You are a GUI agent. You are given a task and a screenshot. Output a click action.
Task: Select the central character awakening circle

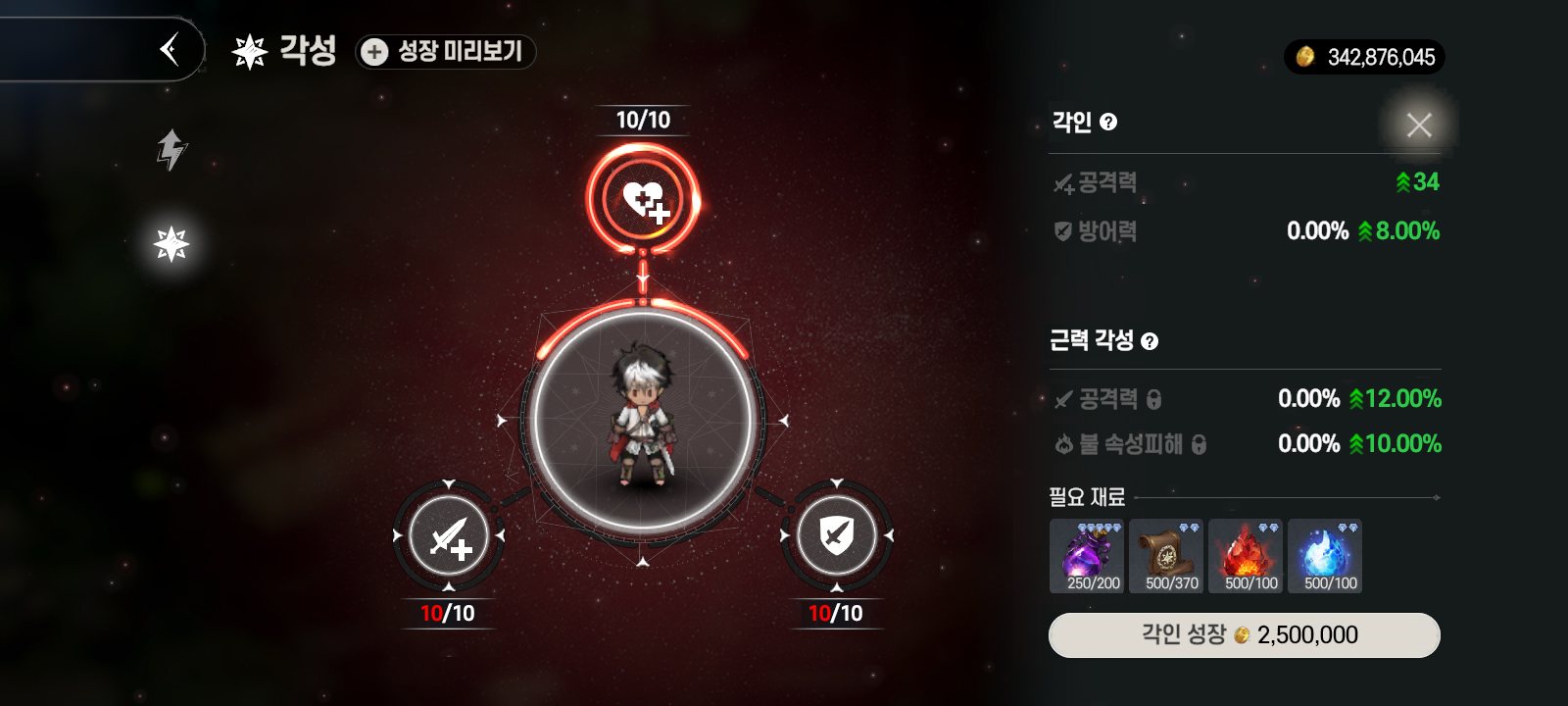tap(643, 422)
